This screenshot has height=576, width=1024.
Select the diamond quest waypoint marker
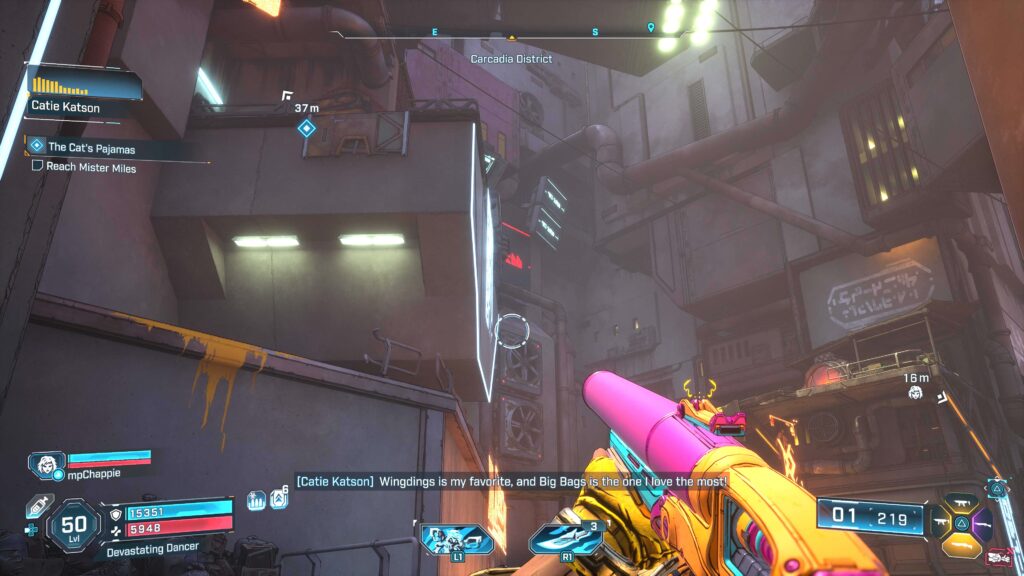tap(307, 128)
